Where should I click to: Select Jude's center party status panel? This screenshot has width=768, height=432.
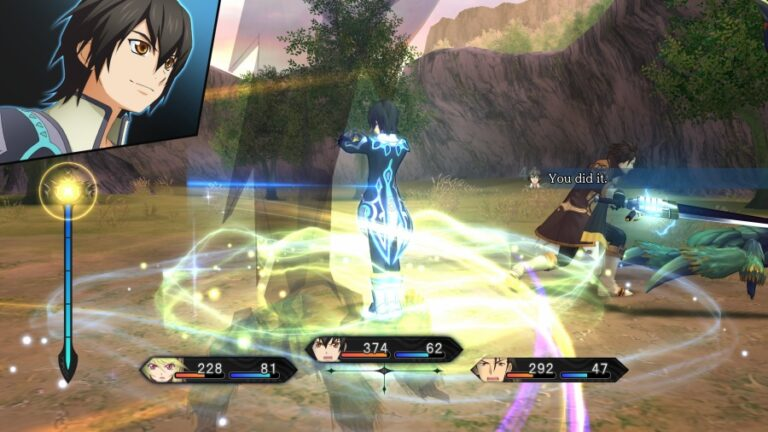[384, 349]
